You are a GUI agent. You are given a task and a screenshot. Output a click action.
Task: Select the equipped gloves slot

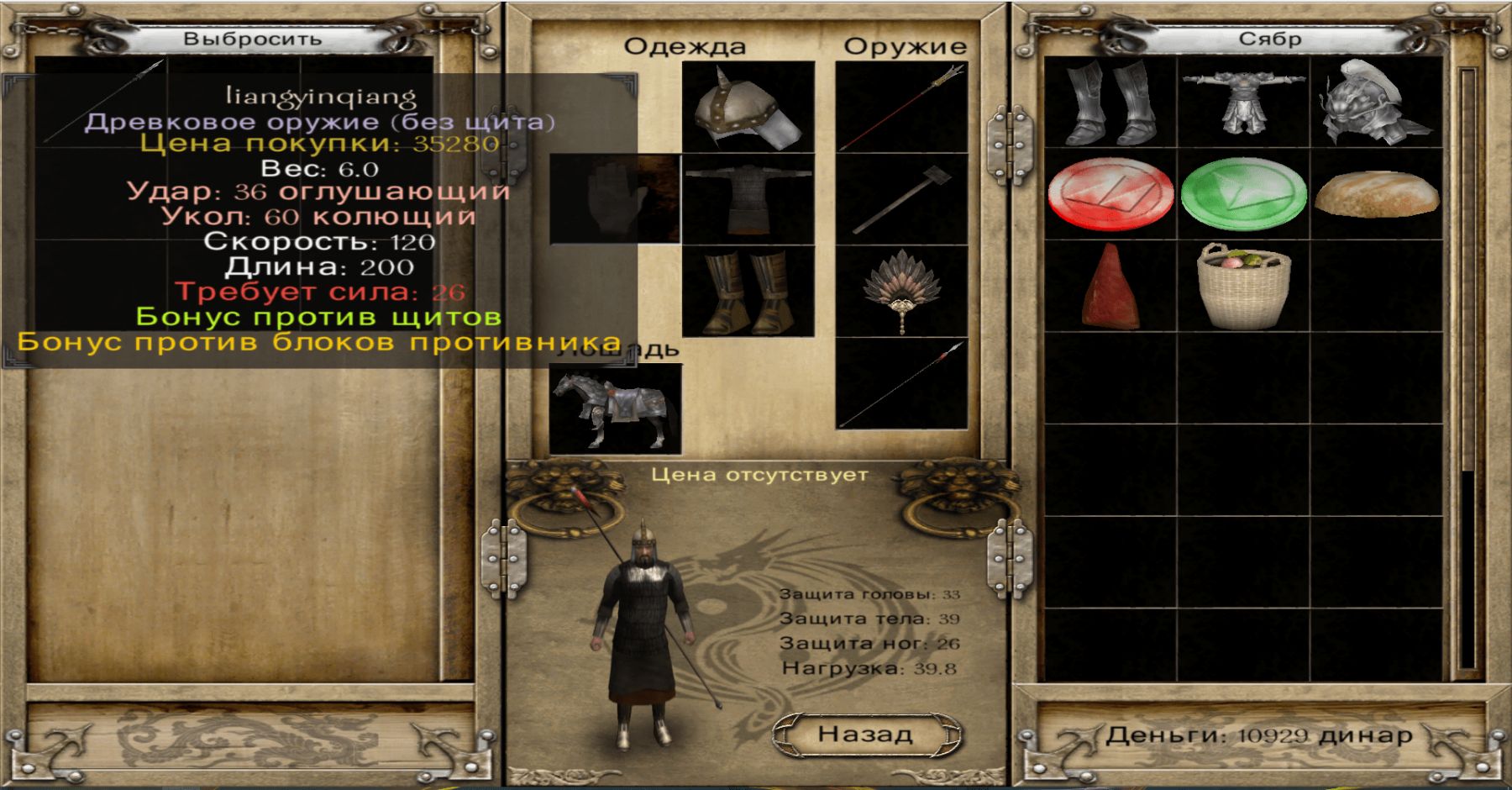click(615, 199)
